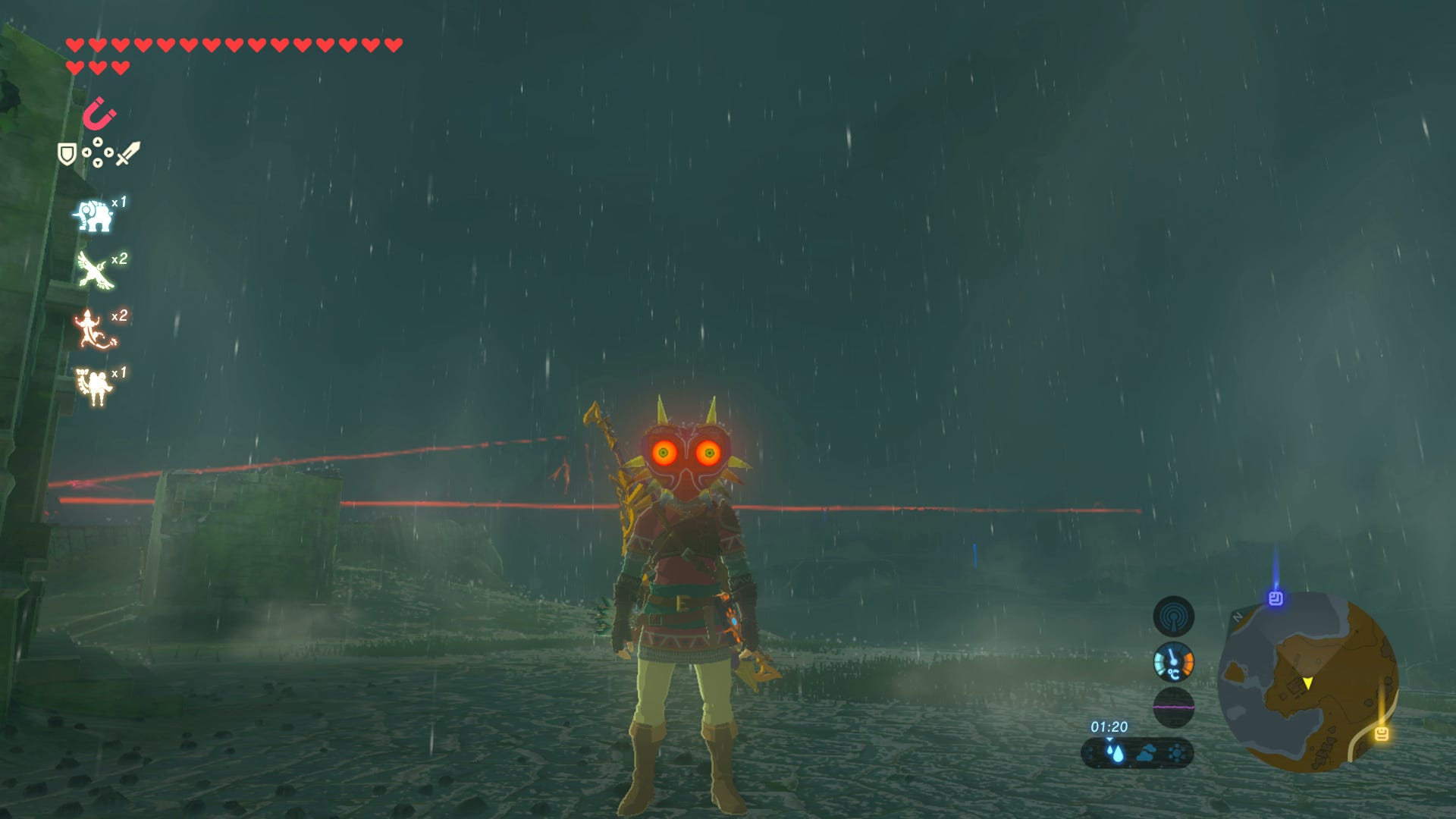
Task: Click the Sheikah sensor antenna icon
Action: [x=1173, y=618]
